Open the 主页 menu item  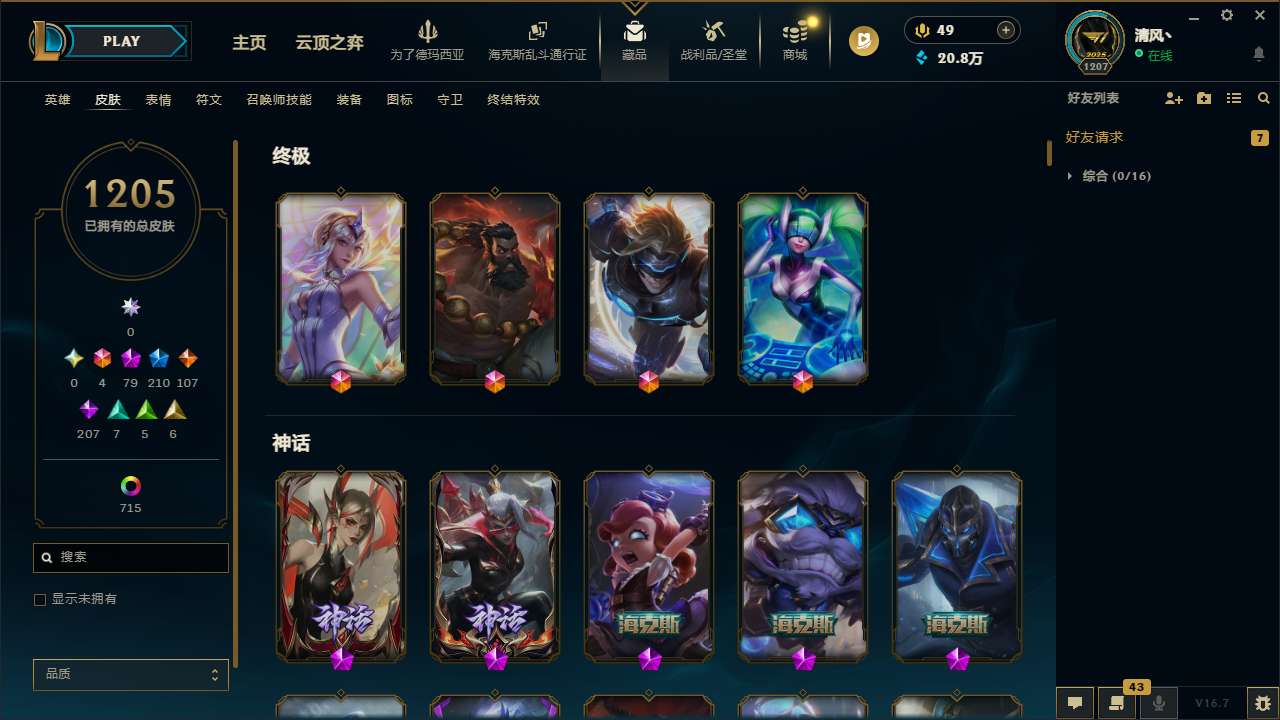[x=249, y=43]
